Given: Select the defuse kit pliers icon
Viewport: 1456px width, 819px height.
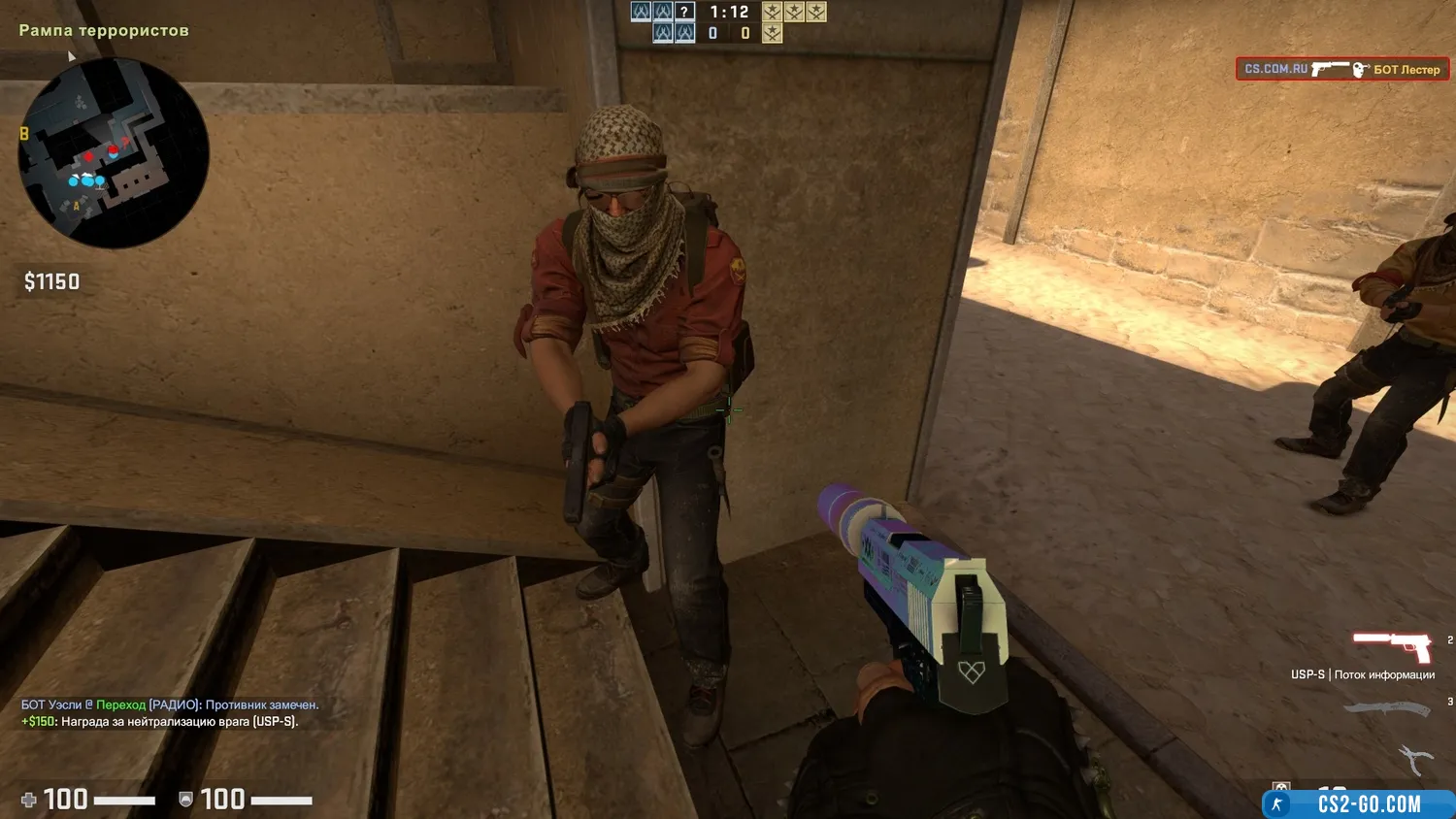Looking at the screenshot, I should (1413, 759).
